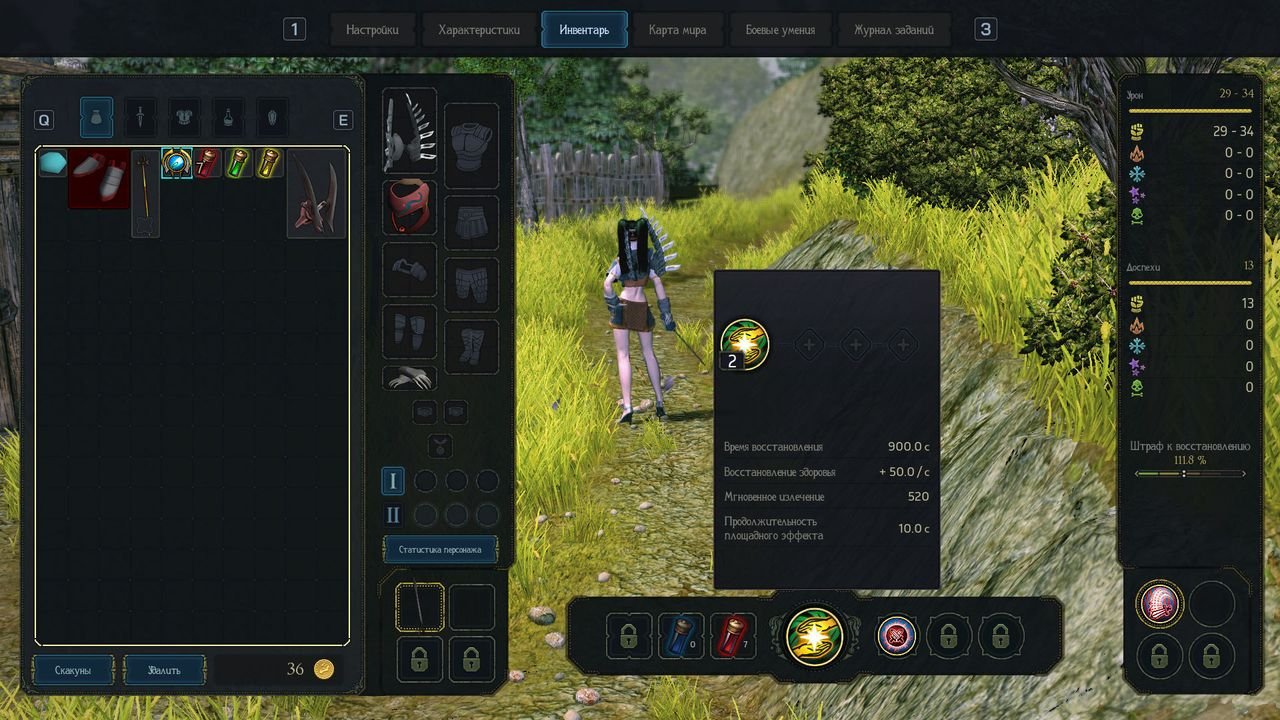The image size is (1280, 720).
Task: Select the blue orb amulet item
Action: point(177,163)
